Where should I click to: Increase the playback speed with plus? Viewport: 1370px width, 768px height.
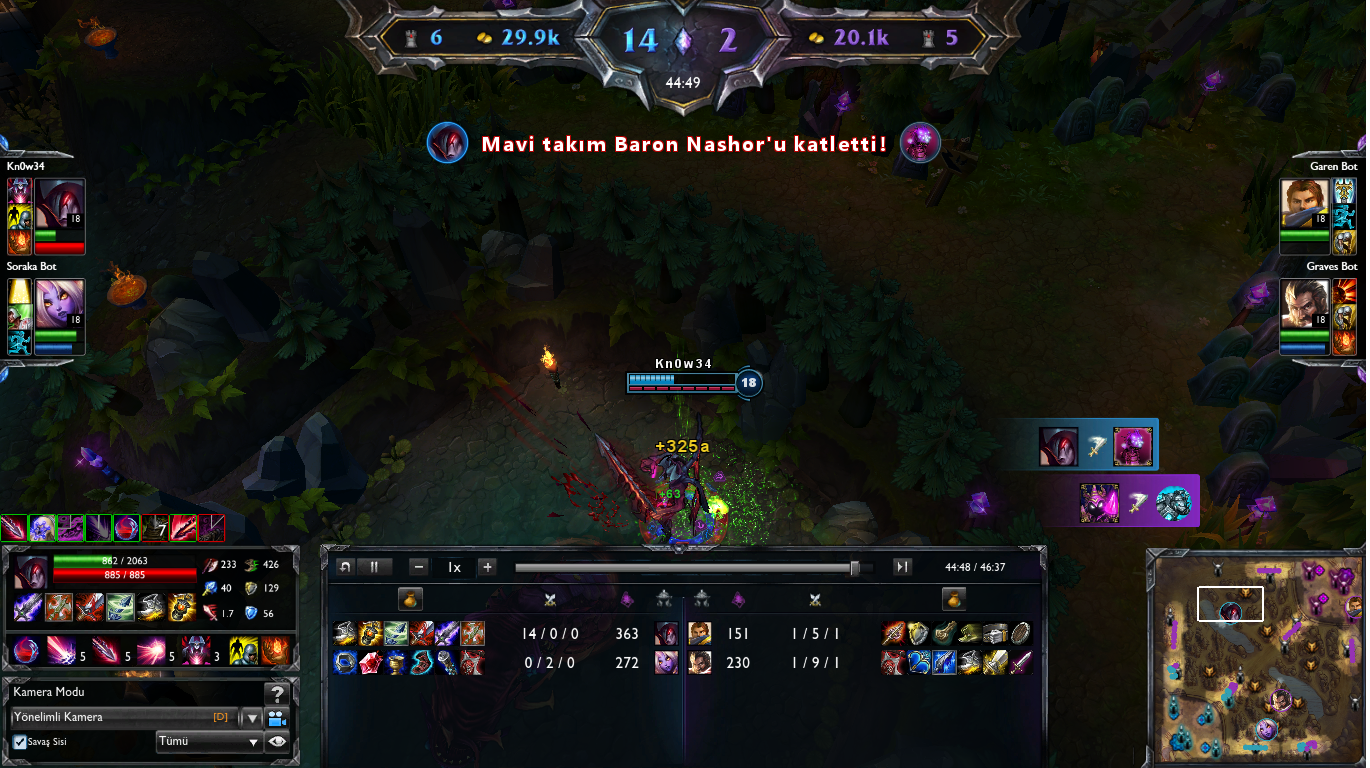pyautogui.click(x=487, y=567)
